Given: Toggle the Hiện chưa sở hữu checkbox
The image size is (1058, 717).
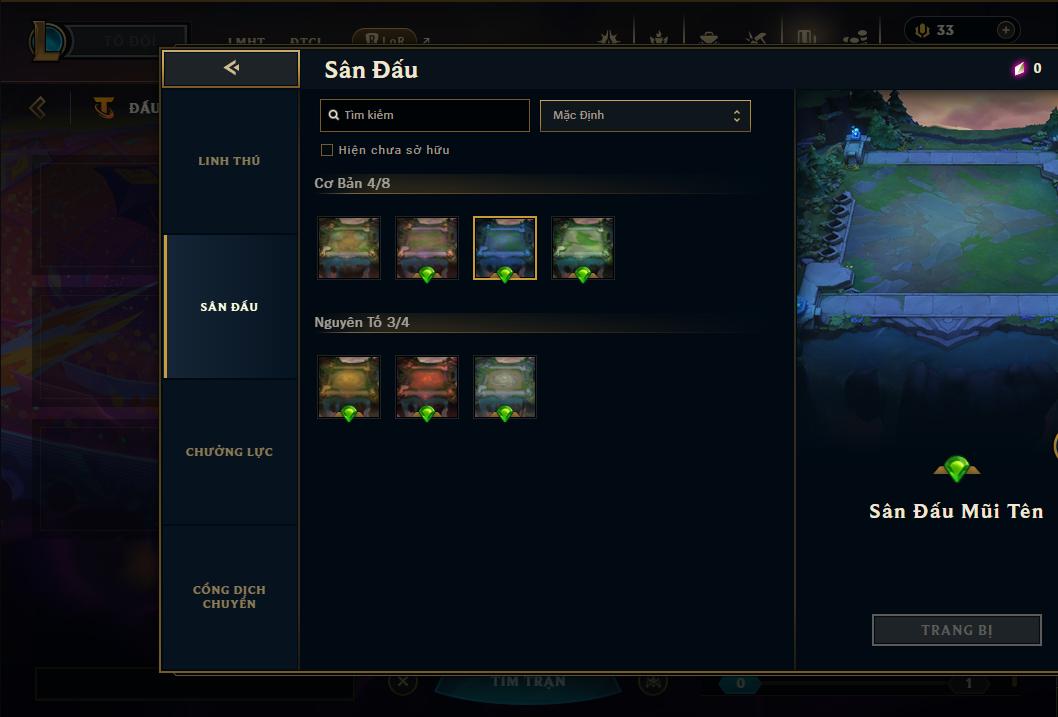Looking at the screenshot, I should pyautogui.click(x=327, y=150).
